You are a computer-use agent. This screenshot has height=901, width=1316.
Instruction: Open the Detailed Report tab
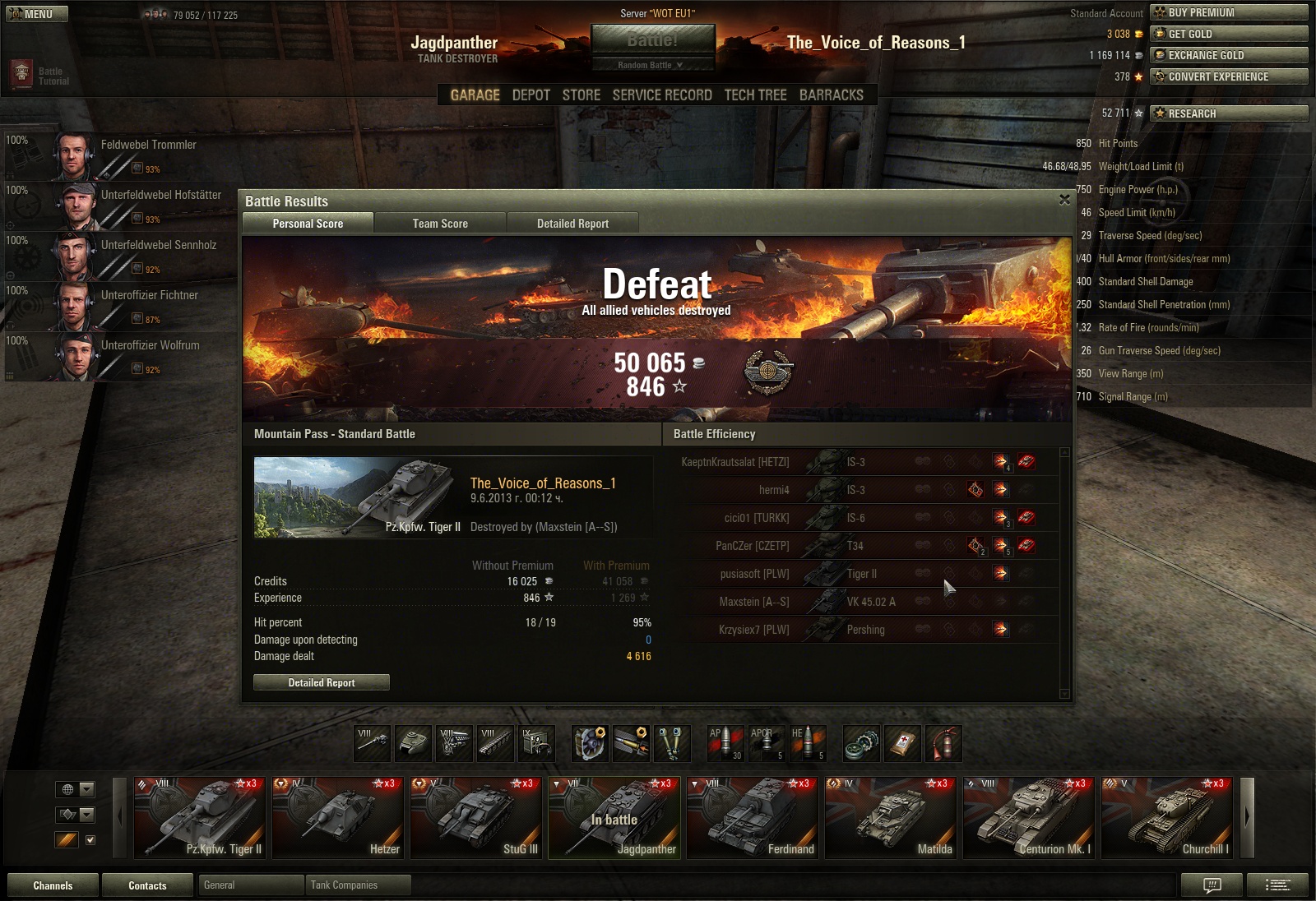point(572,223)
